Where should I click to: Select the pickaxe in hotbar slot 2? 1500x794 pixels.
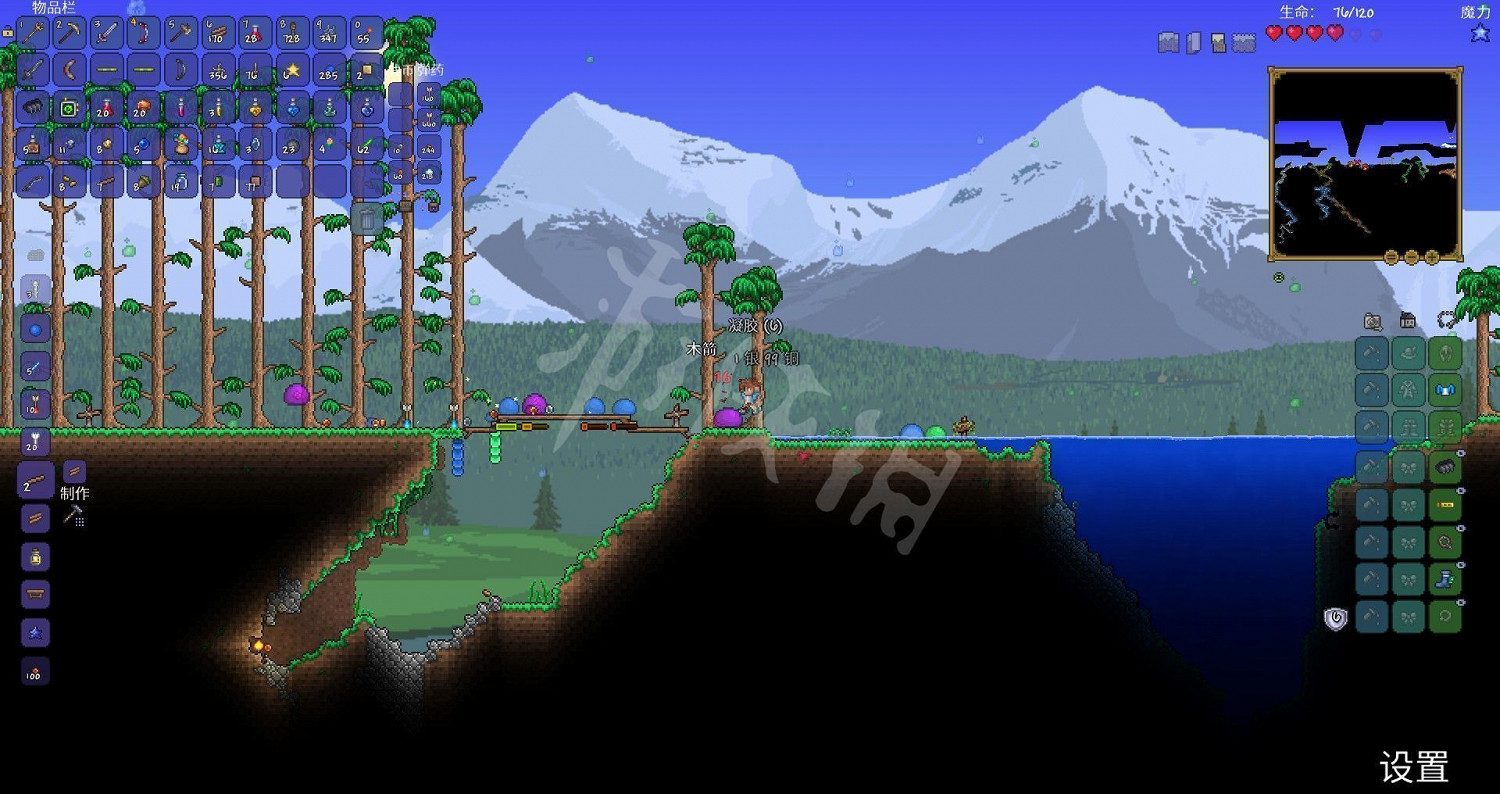coord(67,32)
